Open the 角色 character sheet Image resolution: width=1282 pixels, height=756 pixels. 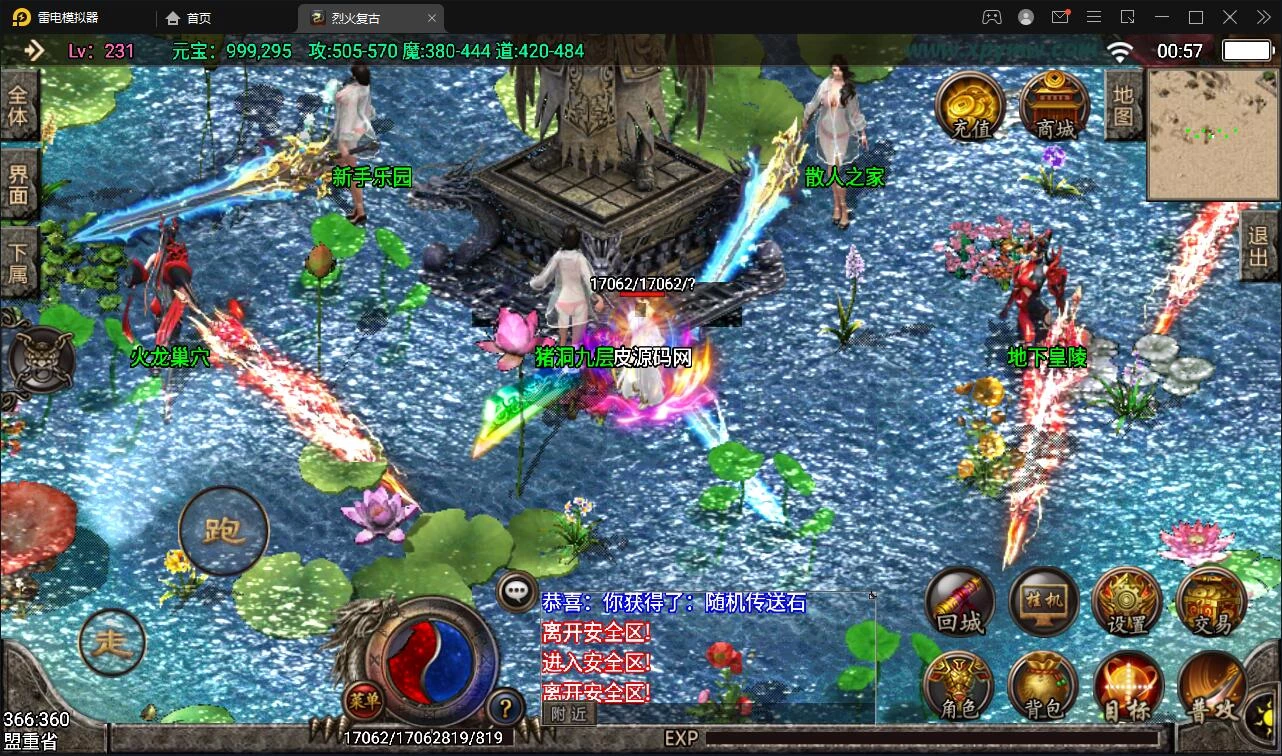pos(958,686)
